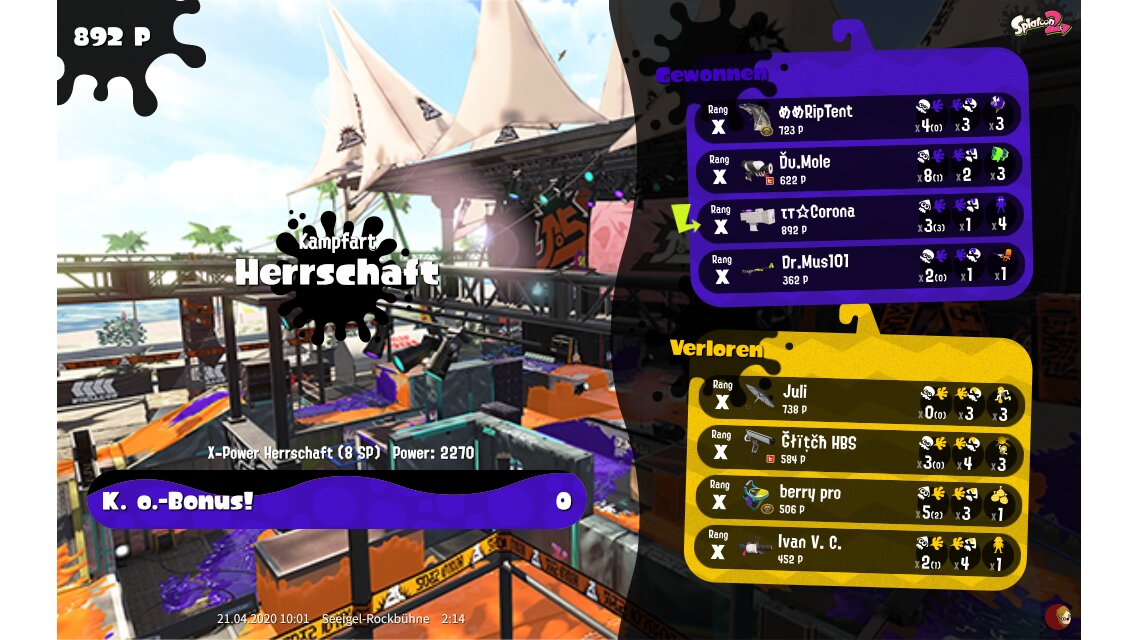The image size is (1138, 640).
Task: Pick the HBS player row
Action: (x=858, y=450)
